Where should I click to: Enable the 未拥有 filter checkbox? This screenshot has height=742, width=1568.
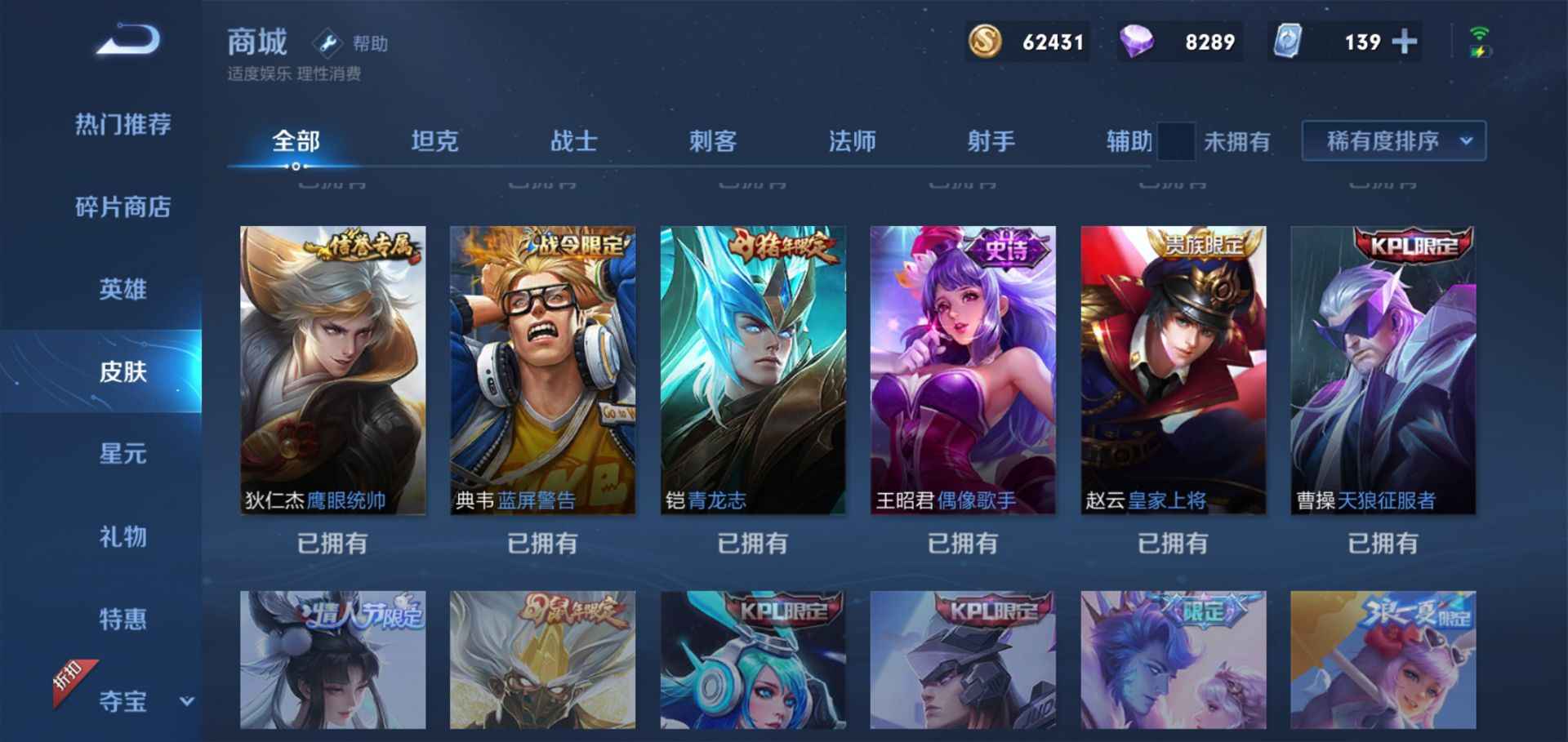coord(1176,140)
